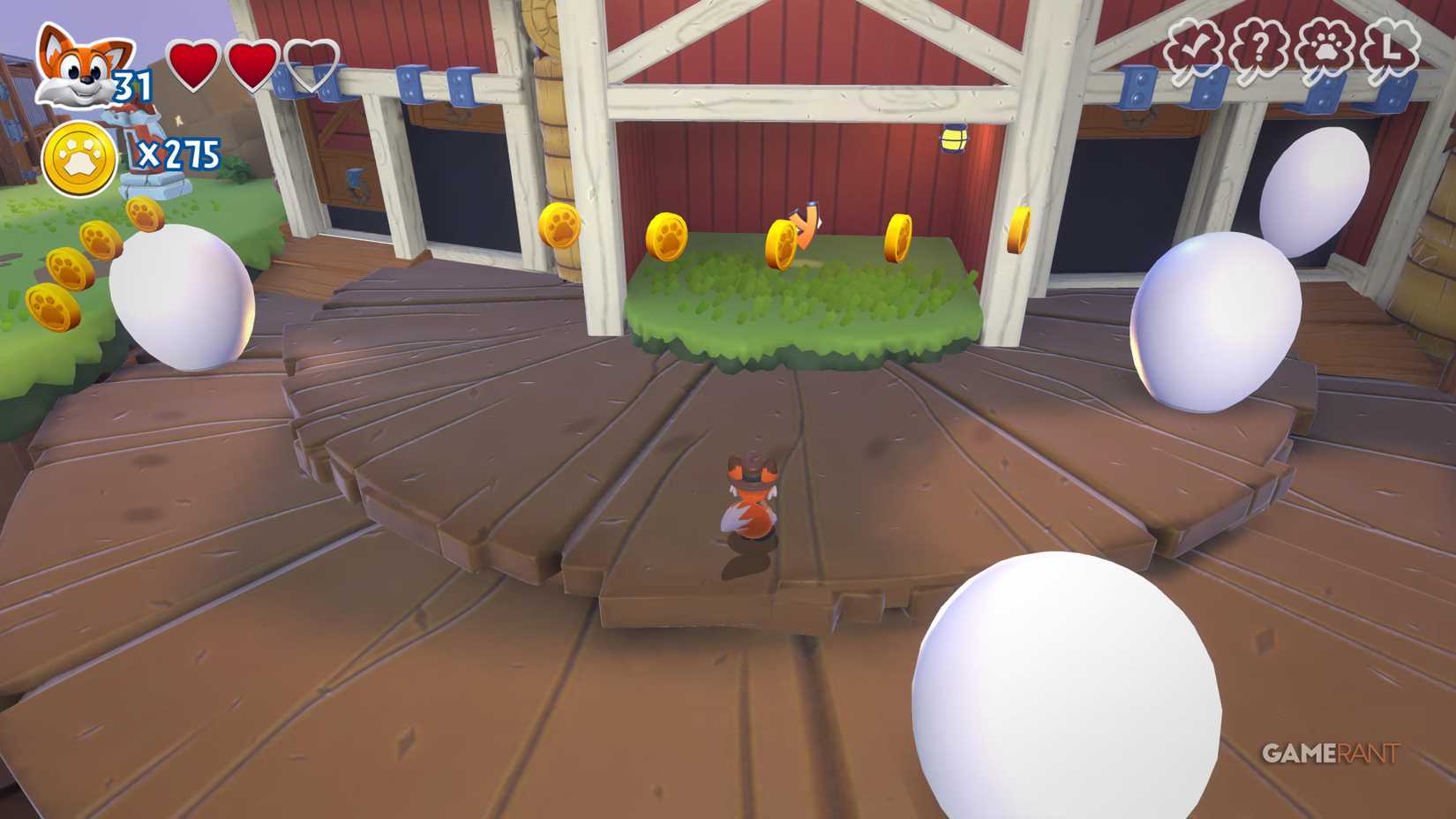The height and width of the screenshot is (819, 1456).
Task: Select the checkmark clover objective icon
Action: pos(1193,44)
